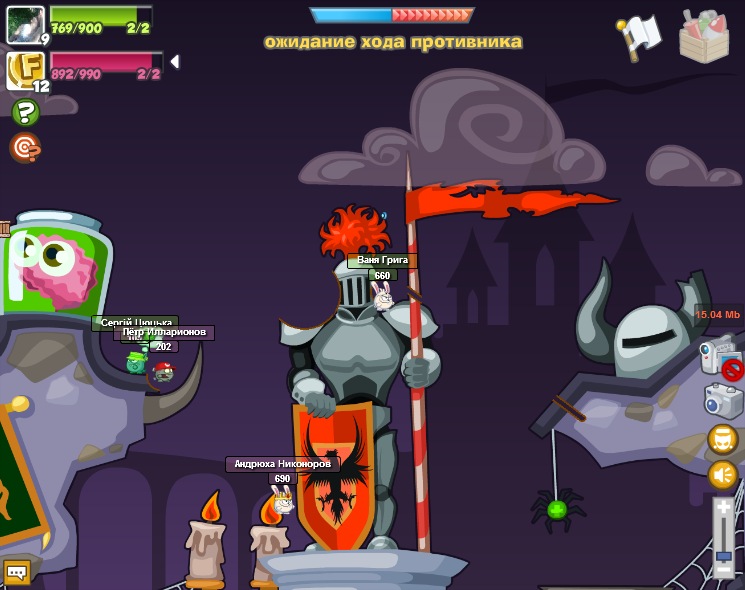Toggle sound with the speaker button
Screen dimensions: 745x590
(723, 474)
